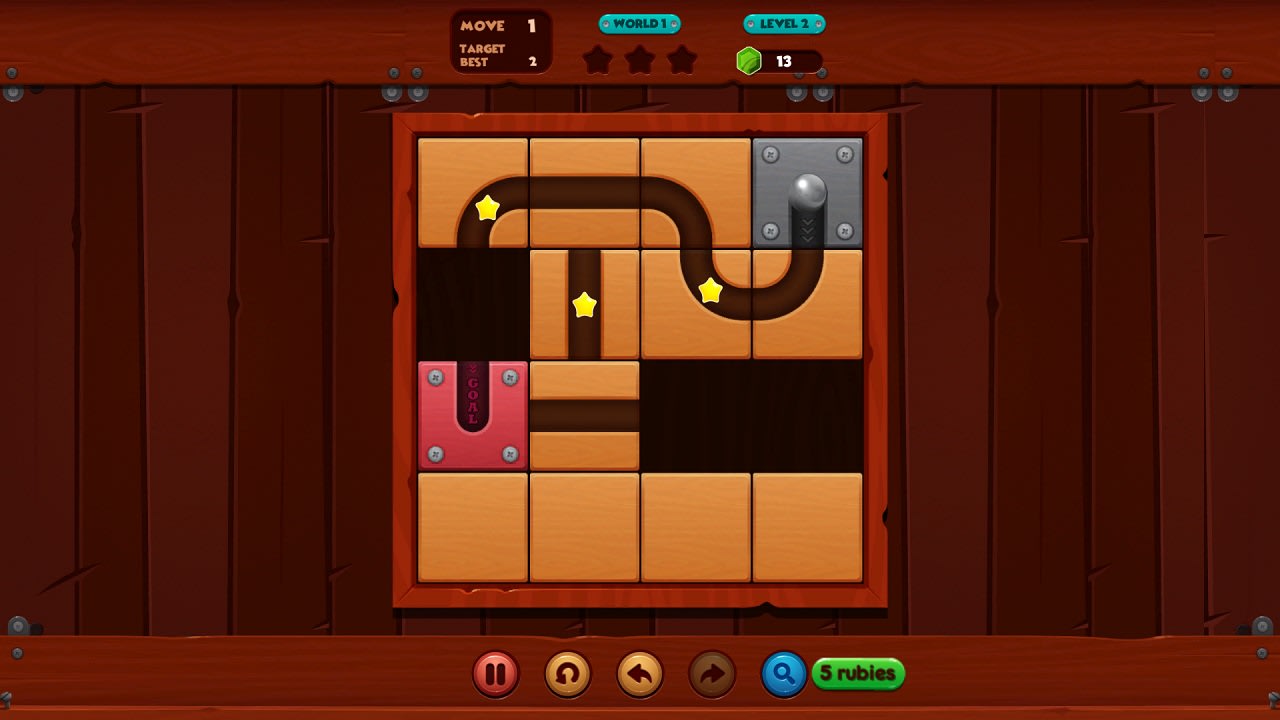Undo your last move
The height and width of the screenshot is (720, 1280).
tap(639, 674)
